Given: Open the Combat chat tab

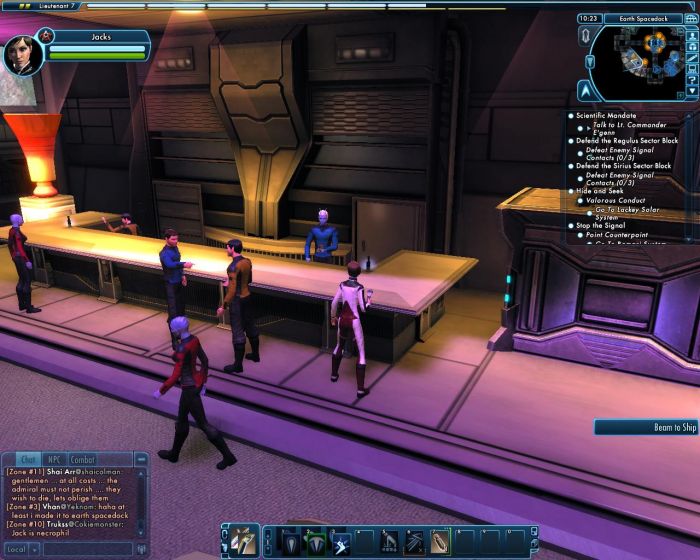Looking at the screenshot, I should point(83,460).
